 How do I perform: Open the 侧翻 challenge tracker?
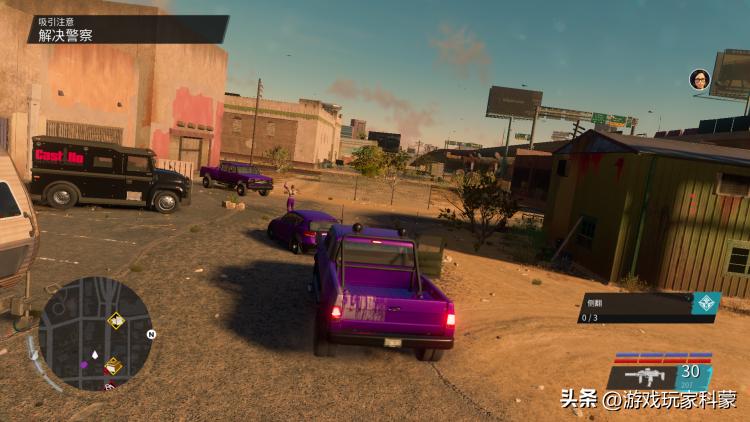point(636,308)
